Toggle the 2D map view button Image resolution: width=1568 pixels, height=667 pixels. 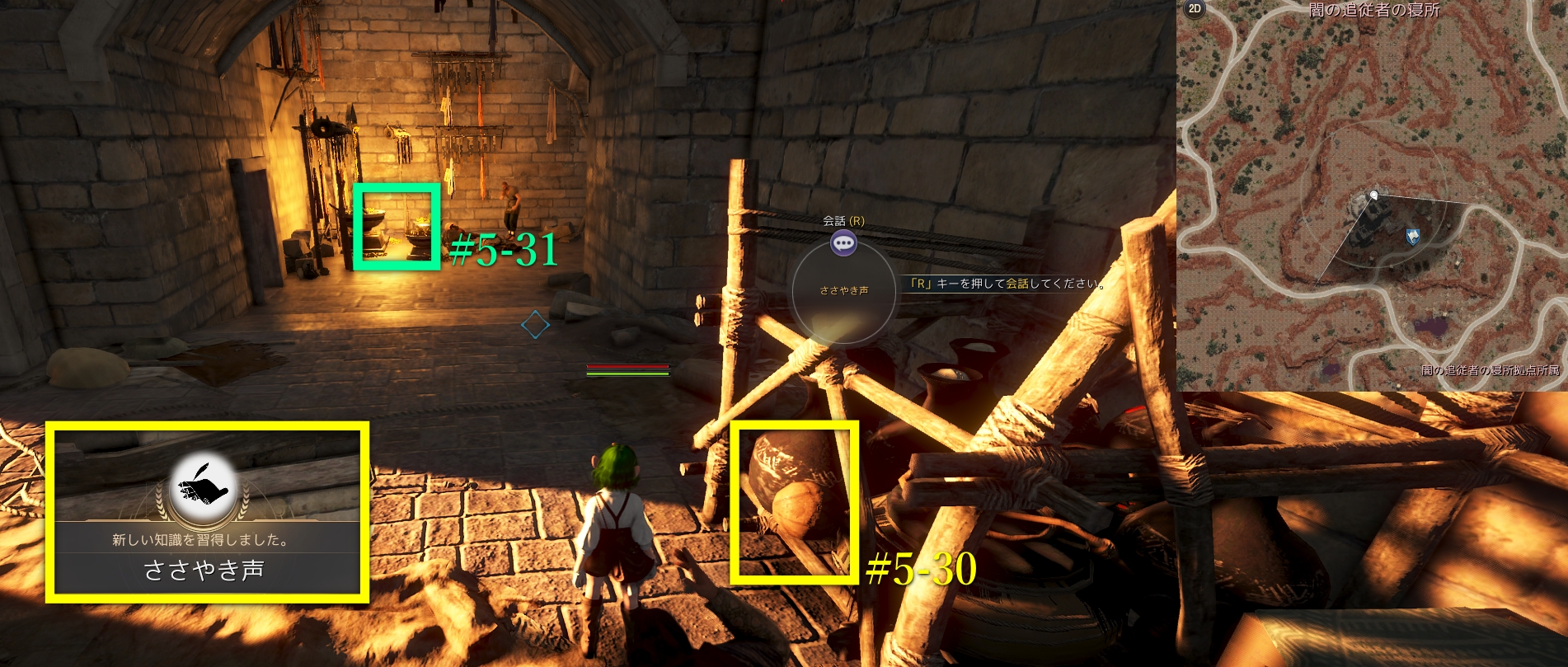pyautogui.click(x=1194, y=9)
